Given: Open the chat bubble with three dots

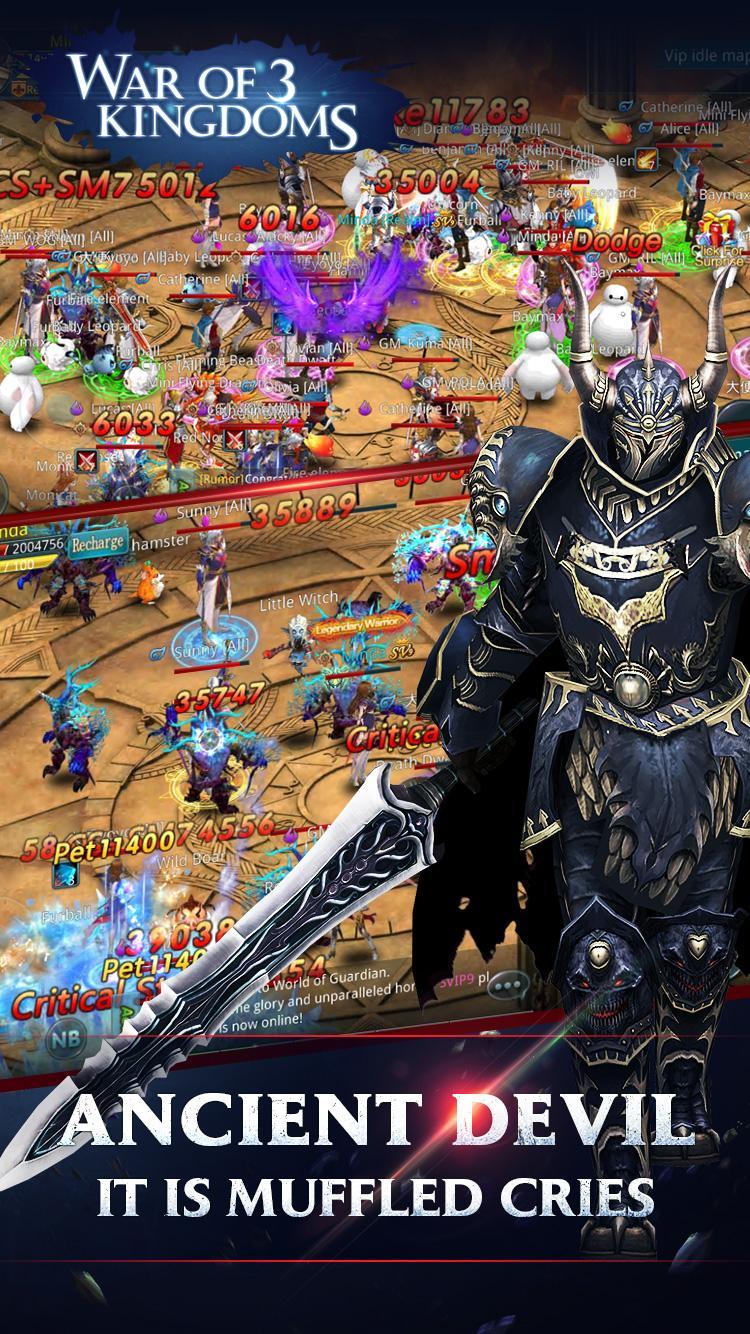Looking at the screenshot, I should point(514,987).
